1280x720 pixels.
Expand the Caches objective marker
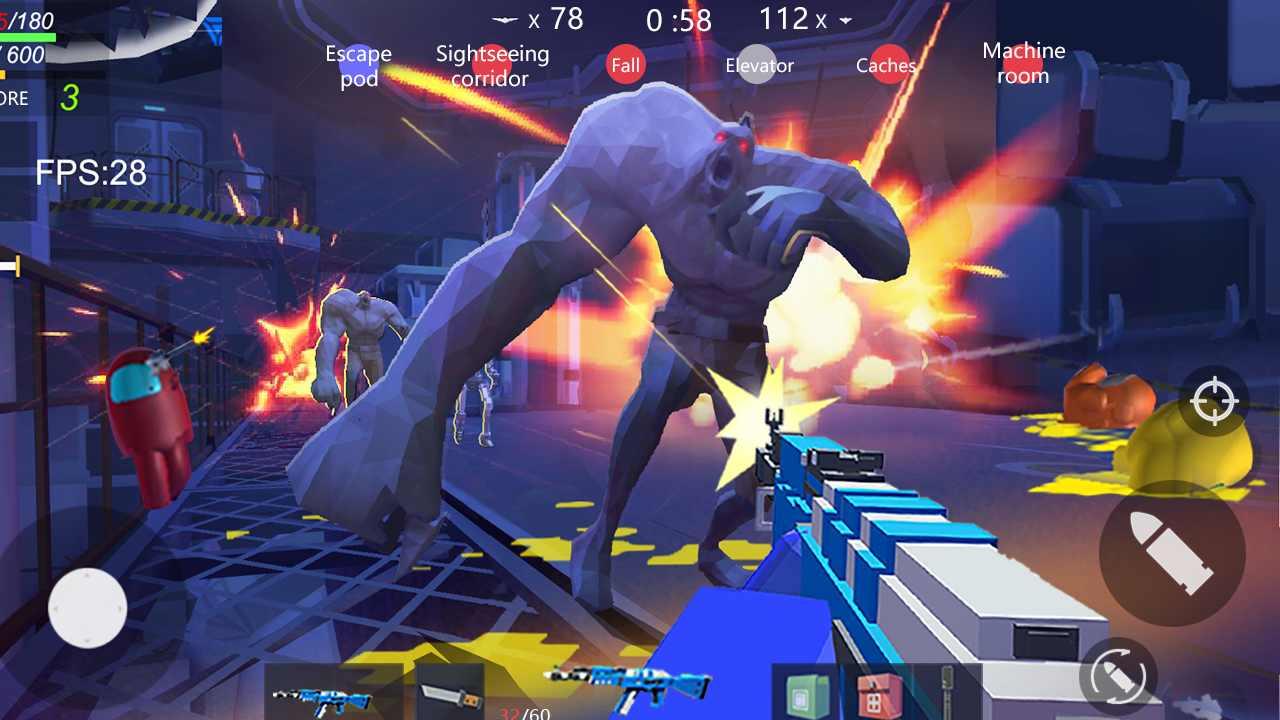[887, 64]
